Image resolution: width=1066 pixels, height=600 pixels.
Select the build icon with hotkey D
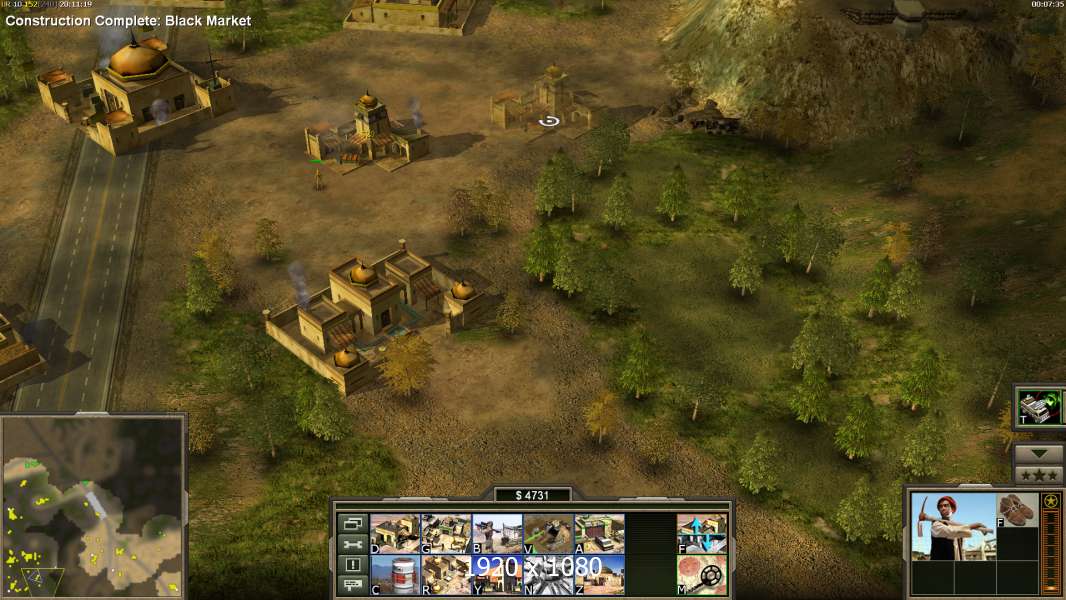395,534
